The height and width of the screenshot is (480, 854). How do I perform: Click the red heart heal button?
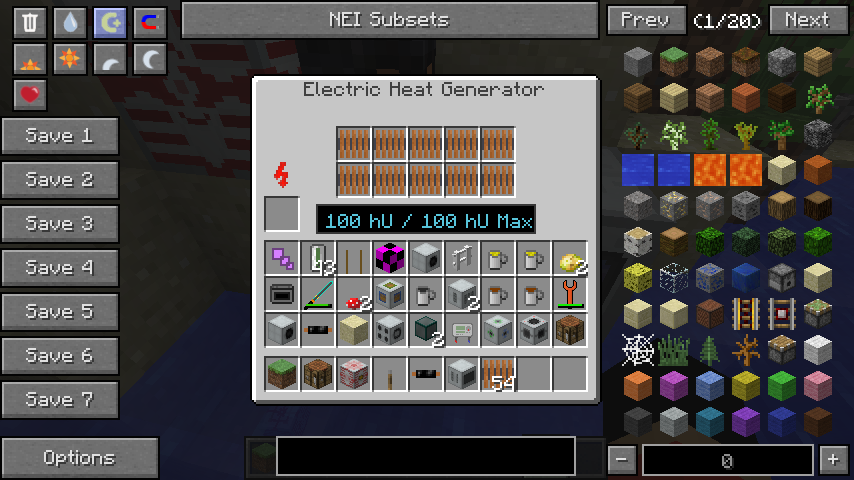tap(30, 95)
